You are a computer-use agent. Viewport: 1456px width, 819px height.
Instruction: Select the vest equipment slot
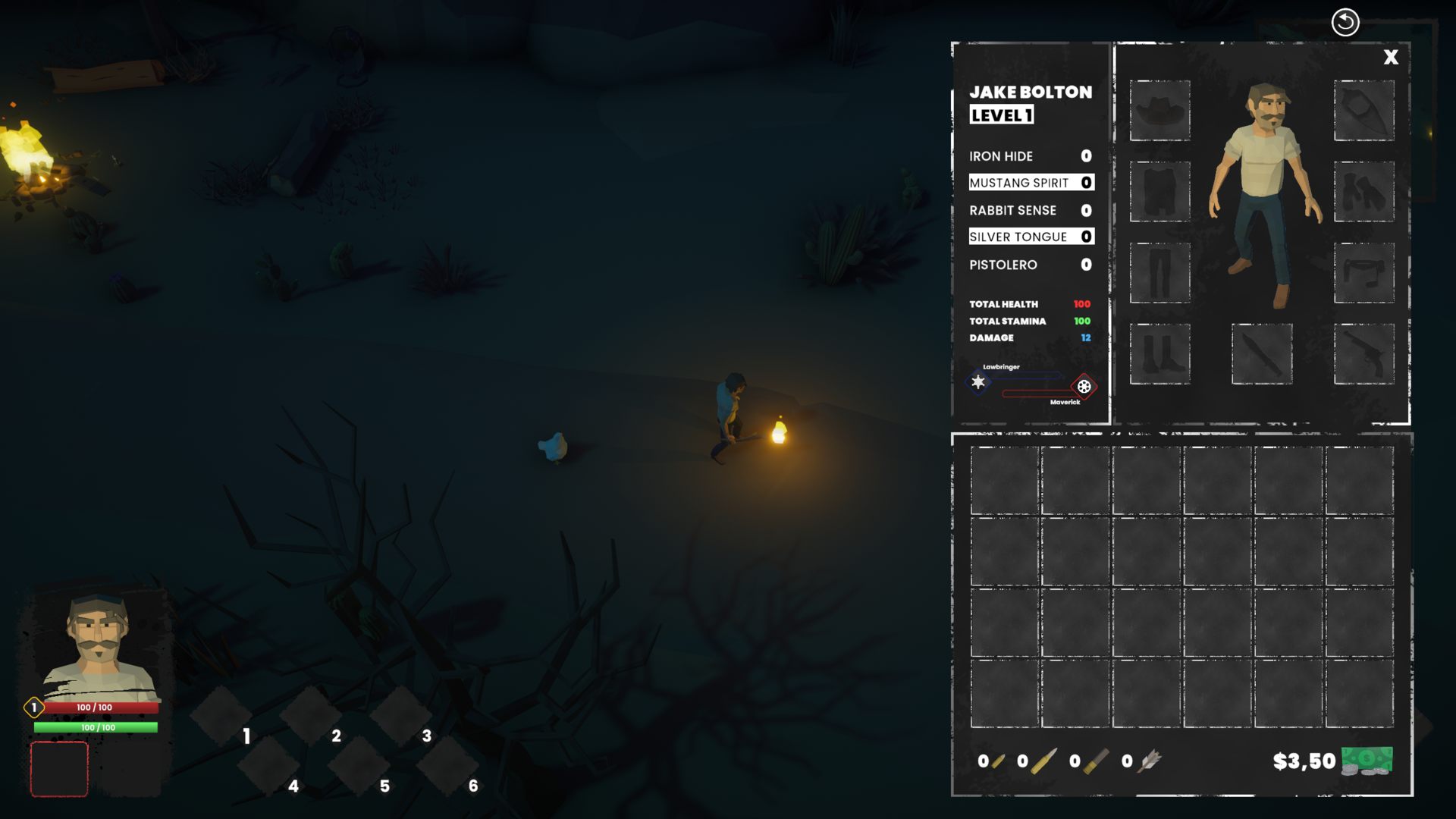pyautogui.click(x=1159, y=191)
